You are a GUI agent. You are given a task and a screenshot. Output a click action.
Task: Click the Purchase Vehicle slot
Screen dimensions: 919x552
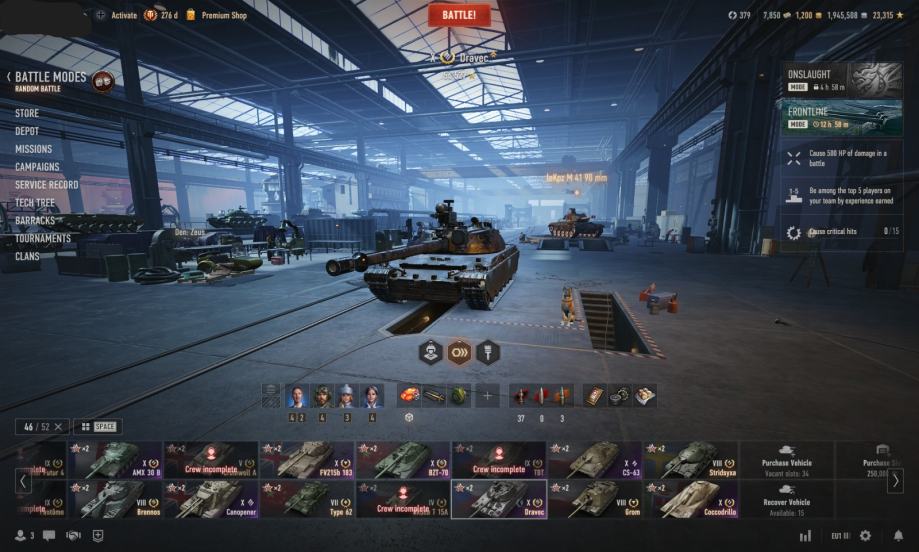[787, 460]
